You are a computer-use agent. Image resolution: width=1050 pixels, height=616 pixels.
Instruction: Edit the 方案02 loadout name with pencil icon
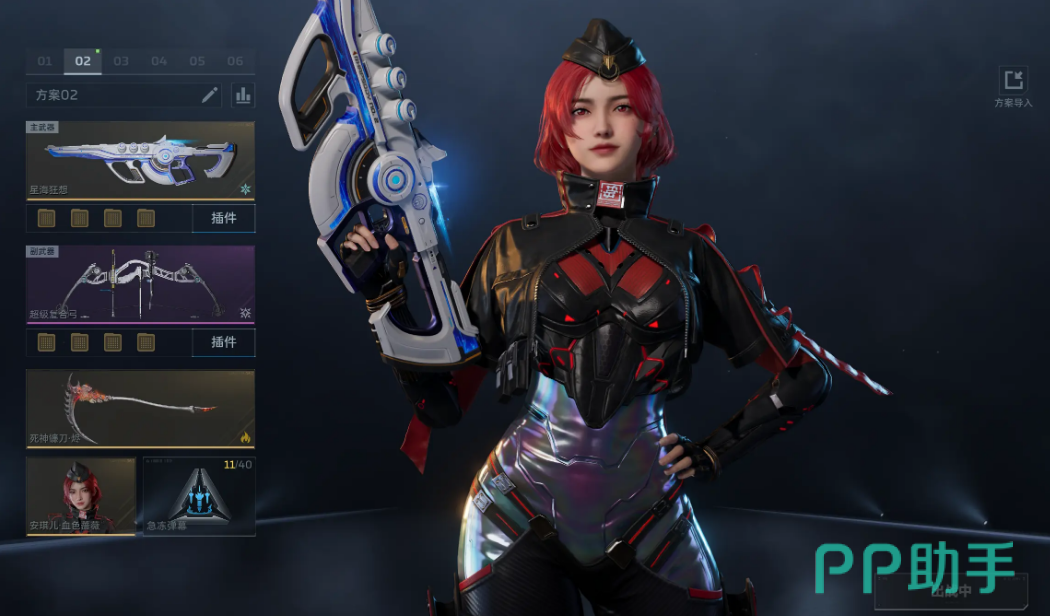[210, 95]
